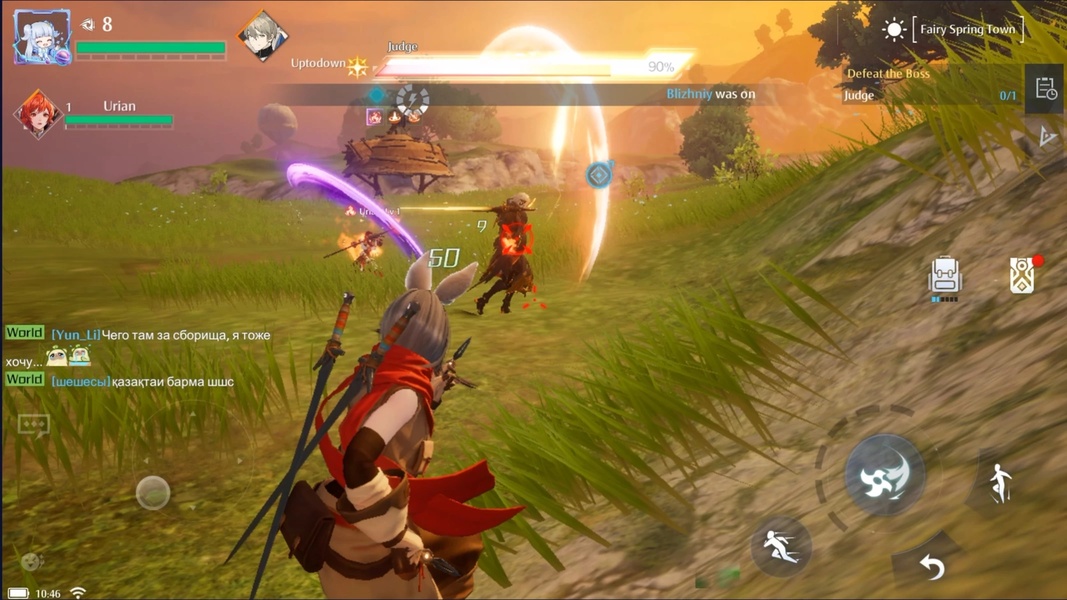1067x600 pixels.
Task: Click the curved back-arrow button
Action: pos(932,568)
